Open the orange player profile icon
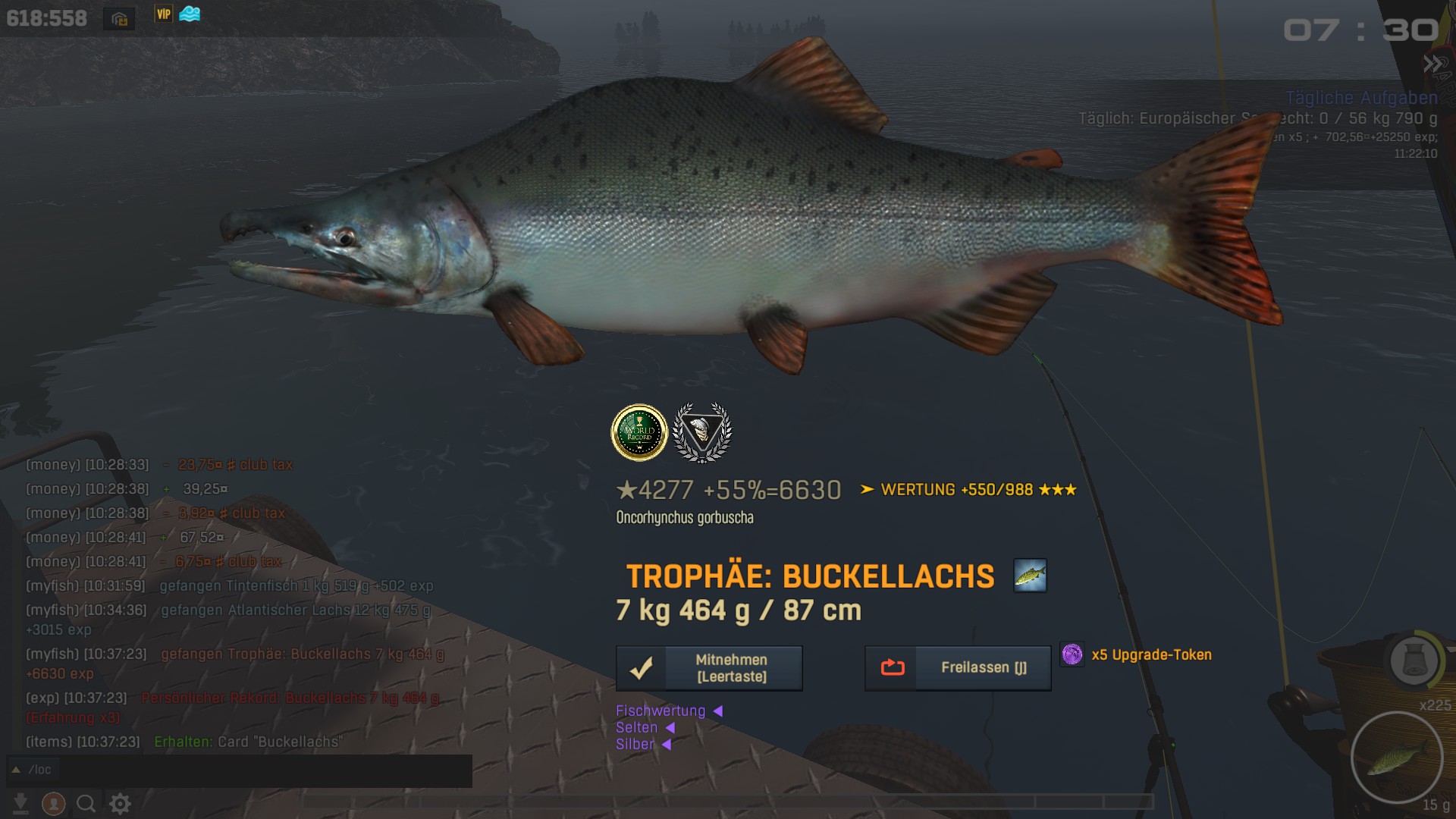The image size is (1456, 819). click(53, 803)
